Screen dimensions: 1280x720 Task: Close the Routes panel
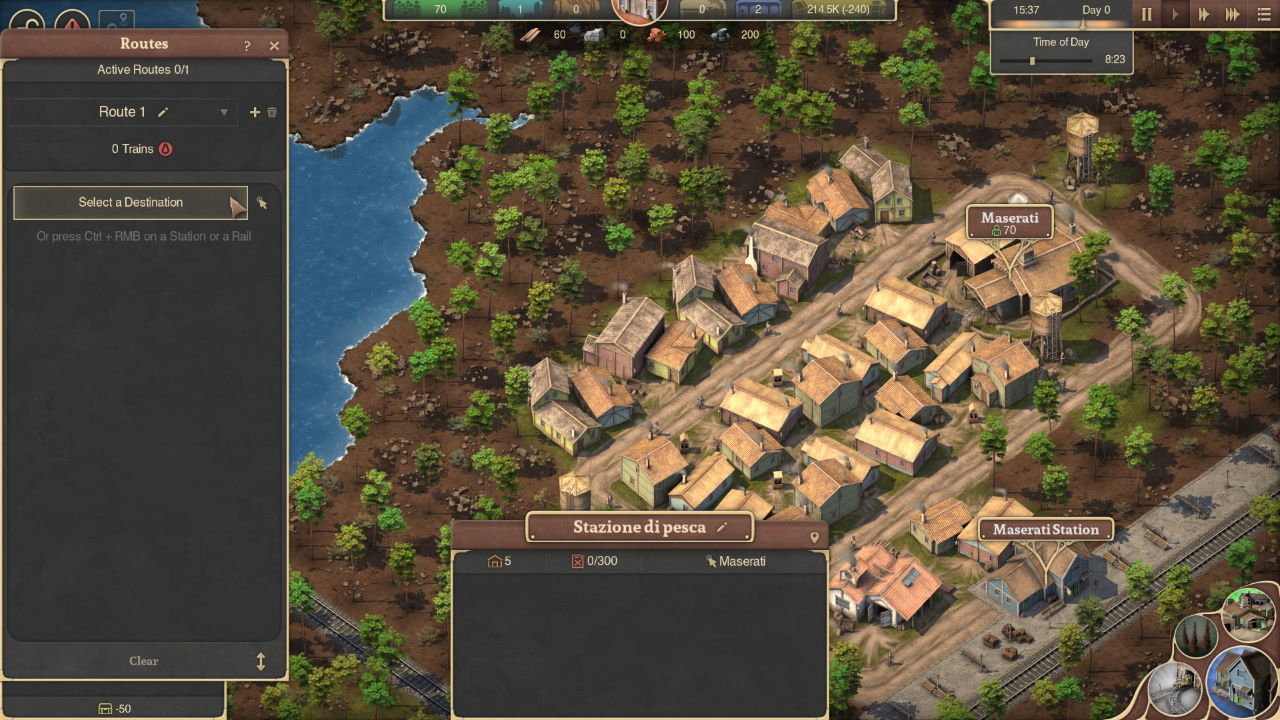[x=274, y=46]
